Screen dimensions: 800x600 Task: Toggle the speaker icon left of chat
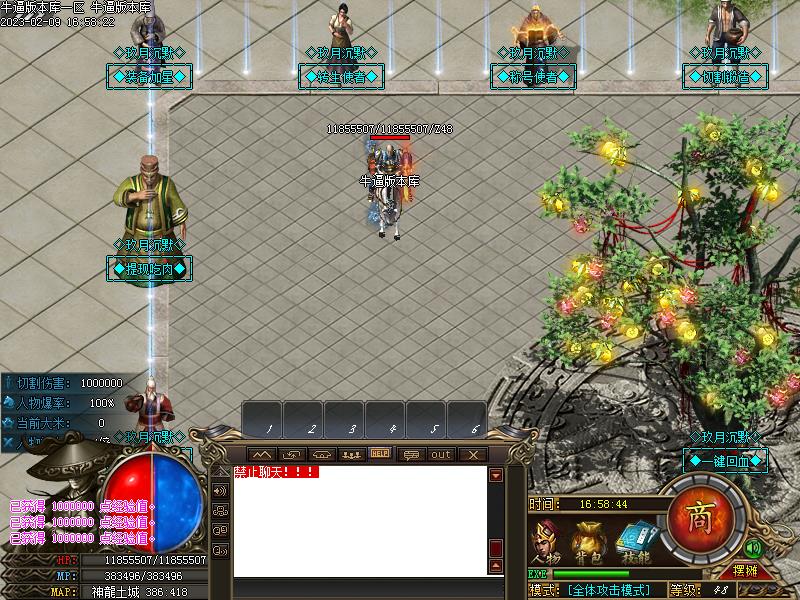pos(220,491)
